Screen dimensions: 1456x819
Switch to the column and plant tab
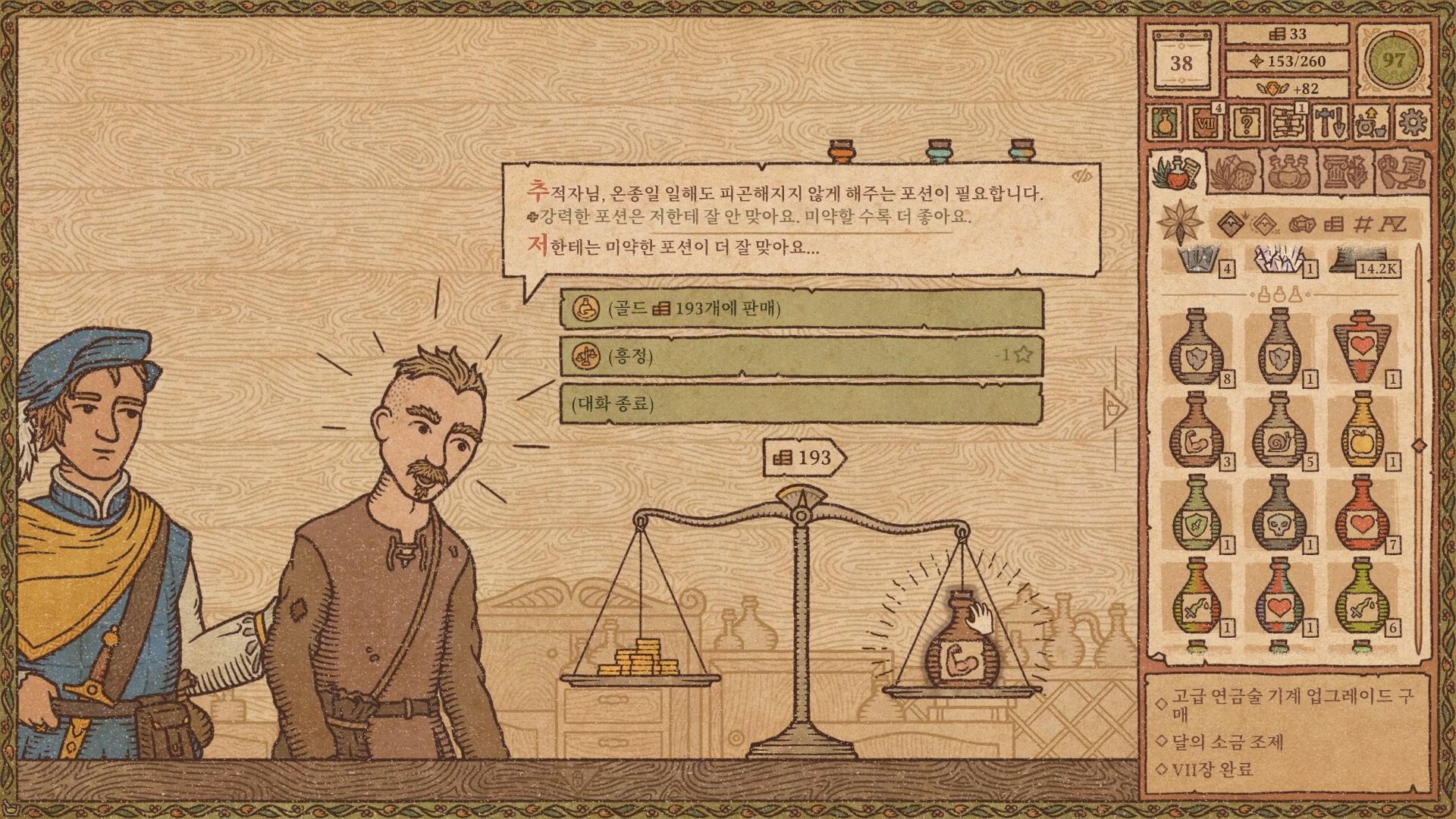pyautogui.click(x=1345, y=172)
